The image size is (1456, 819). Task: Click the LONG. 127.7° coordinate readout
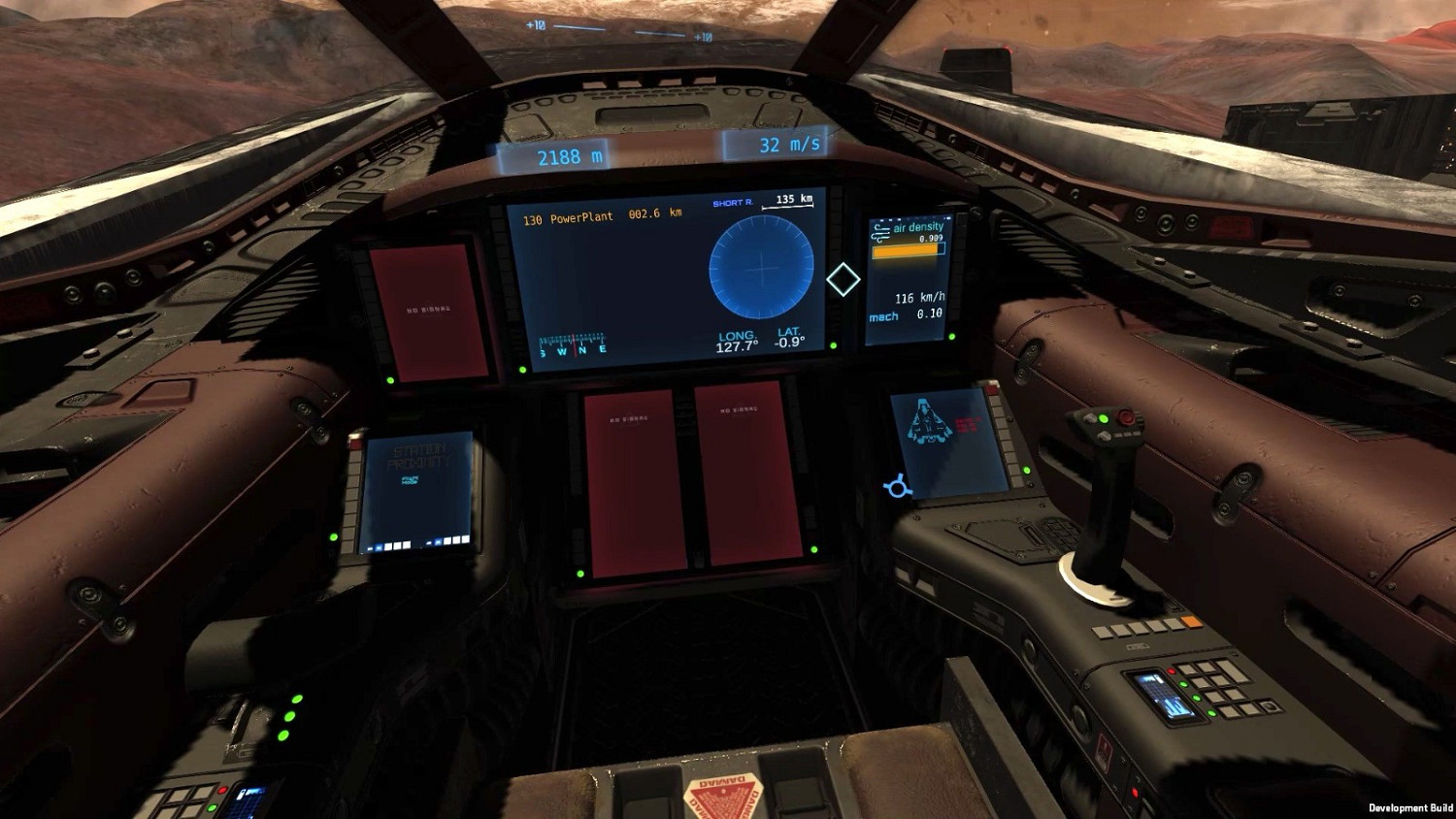pos(736,340)
